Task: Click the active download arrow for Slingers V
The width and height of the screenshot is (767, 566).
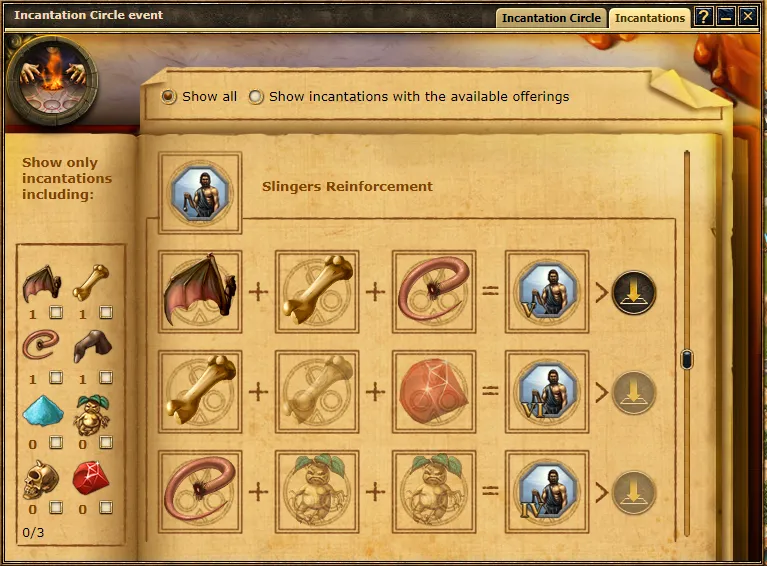Action: 634,292
